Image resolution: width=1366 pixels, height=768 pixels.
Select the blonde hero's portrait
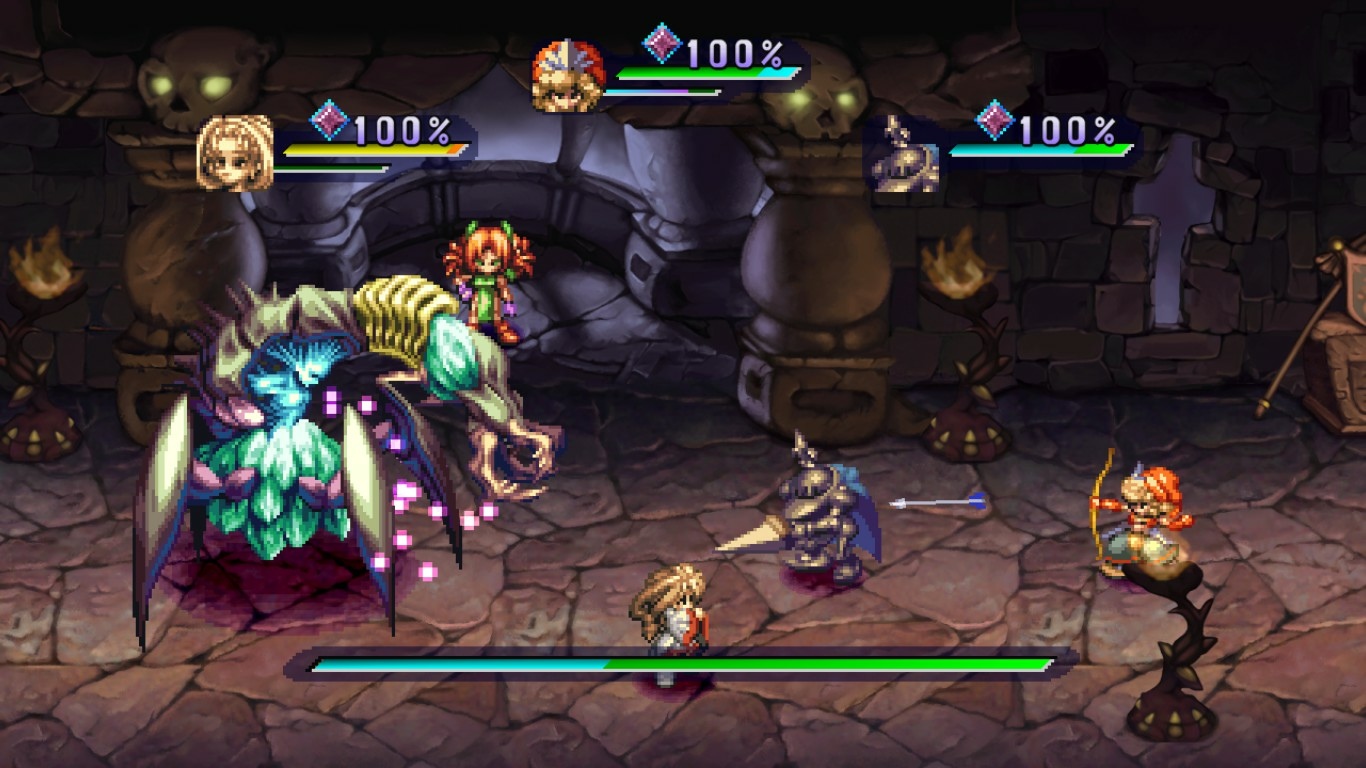[x=235, y=152]
